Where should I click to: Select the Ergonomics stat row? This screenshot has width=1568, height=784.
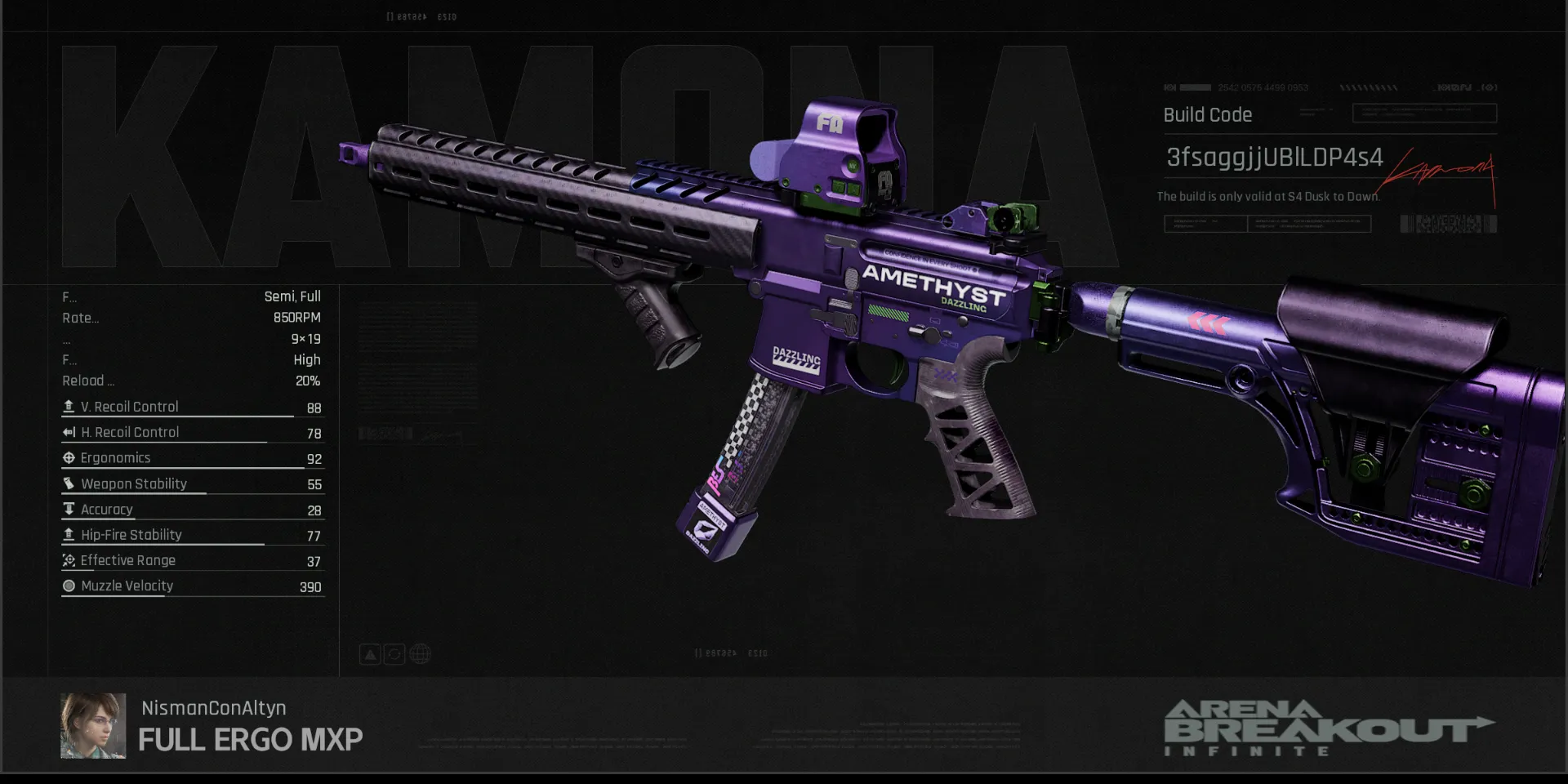(x=193, y=458)
